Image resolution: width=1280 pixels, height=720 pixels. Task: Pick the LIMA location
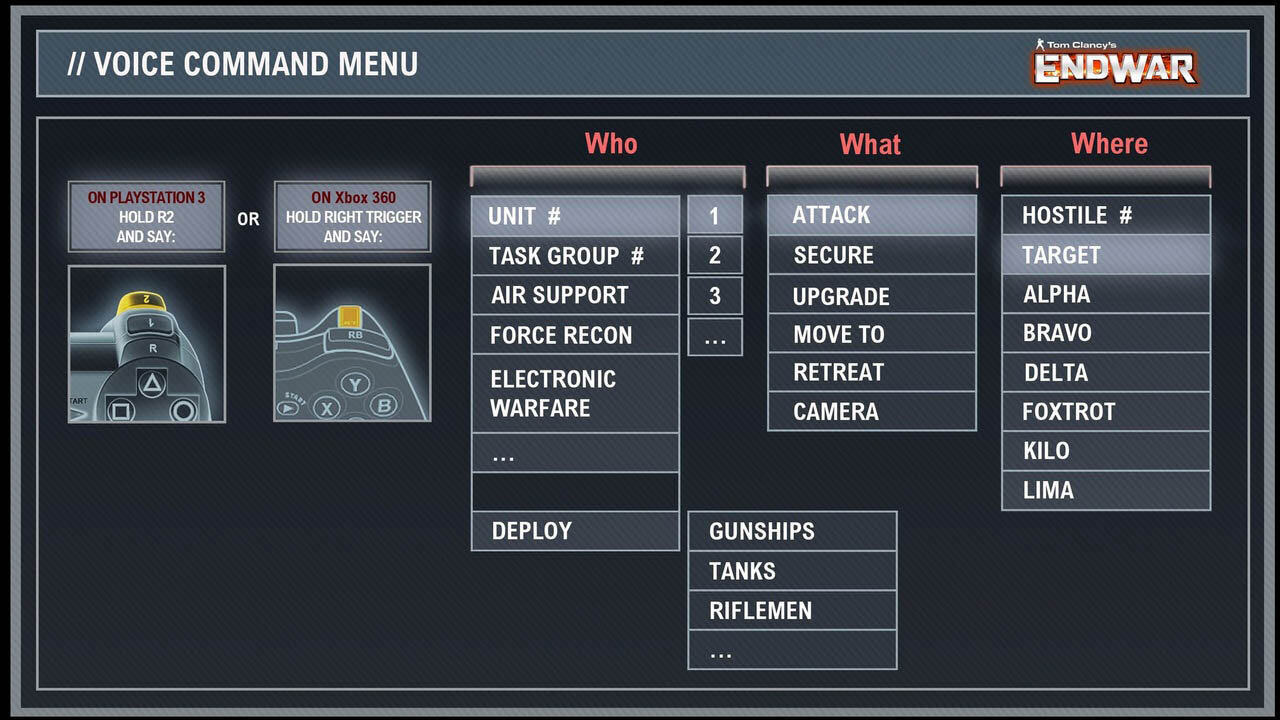[1106, 490]
